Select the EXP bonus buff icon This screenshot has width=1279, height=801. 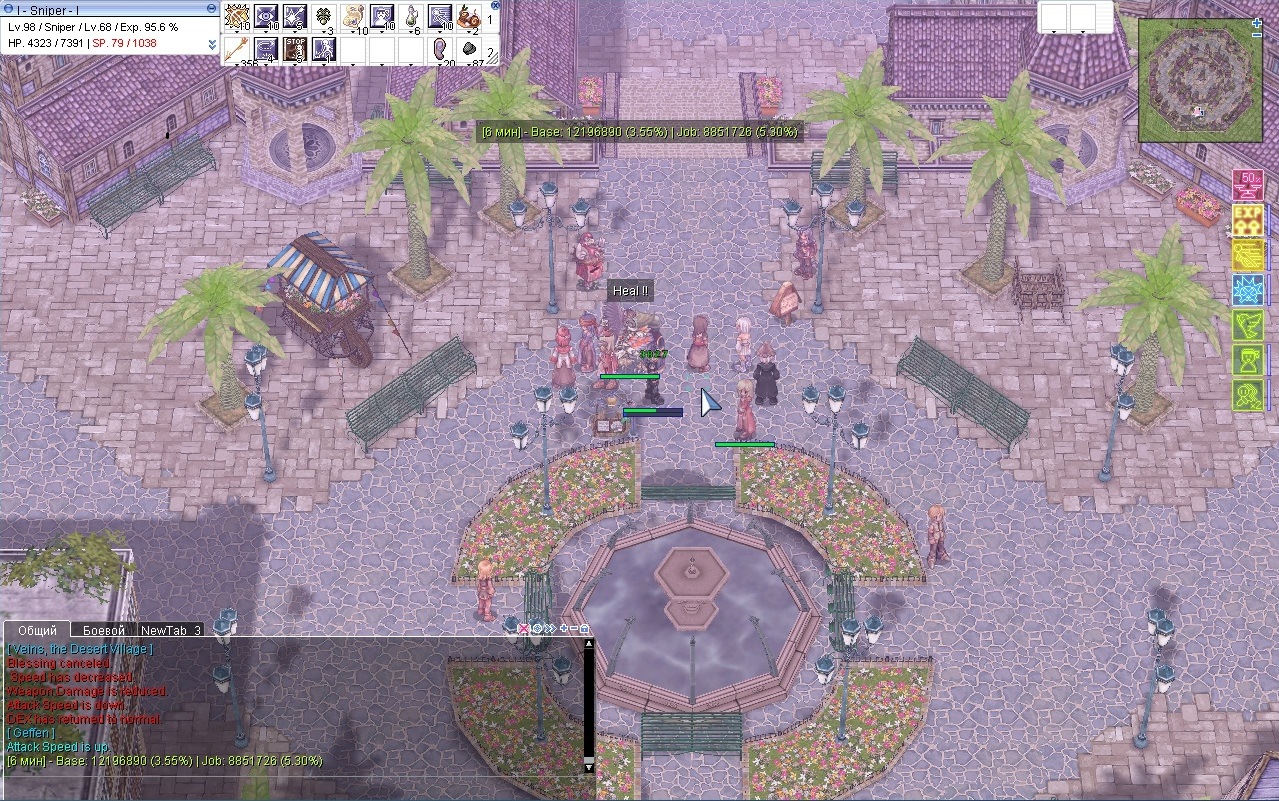[1248, 219]
